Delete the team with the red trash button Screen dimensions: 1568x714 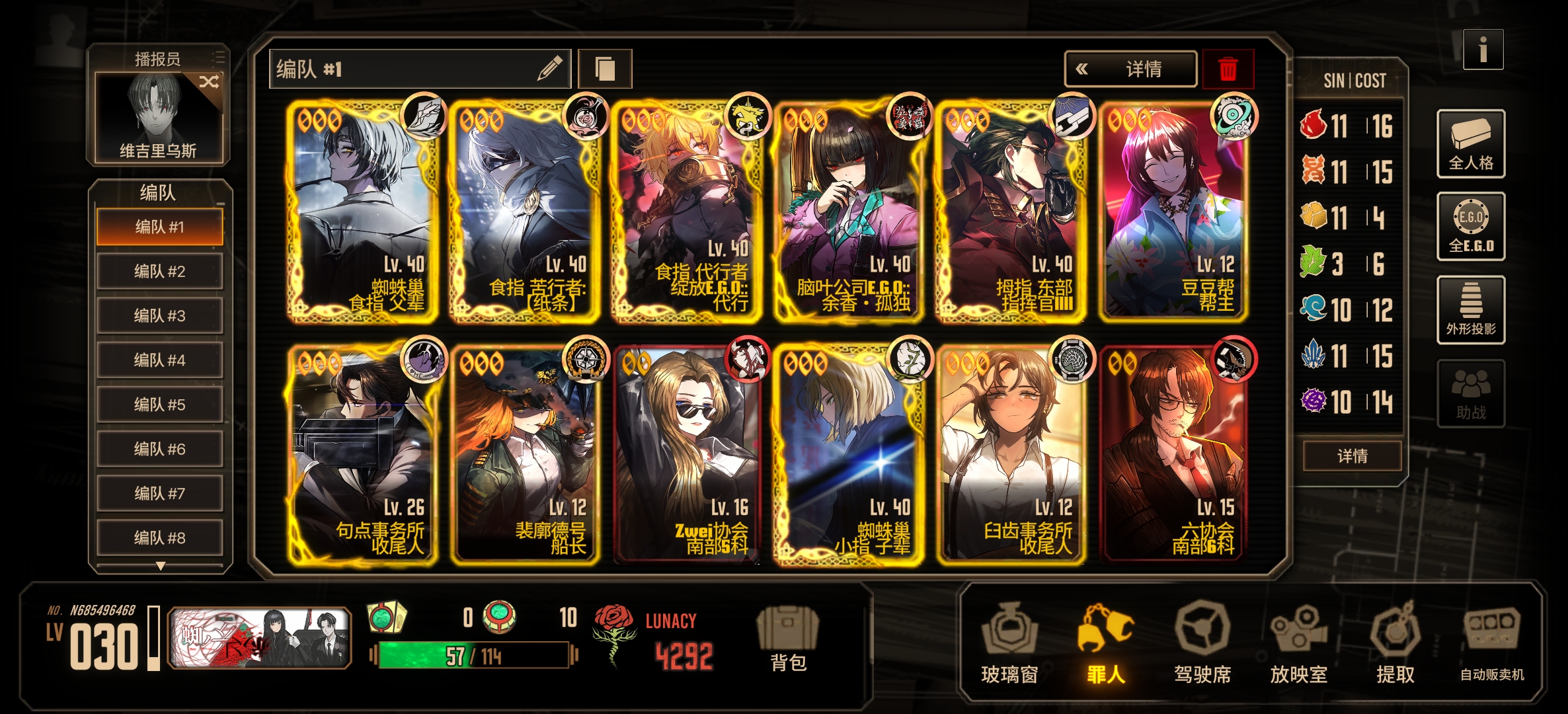1228,69
